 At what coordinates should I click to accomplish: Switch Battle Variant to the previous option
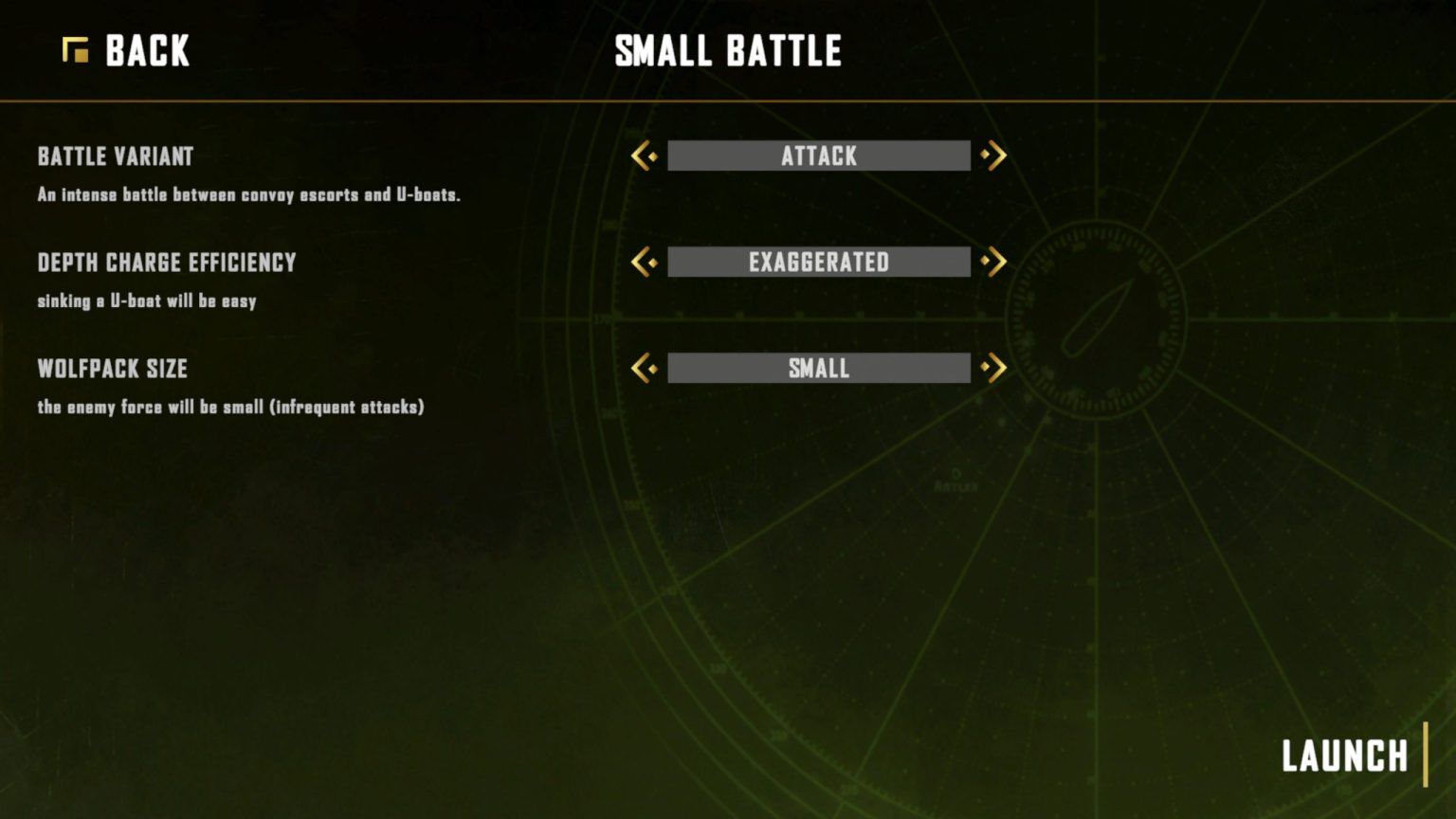645,155
